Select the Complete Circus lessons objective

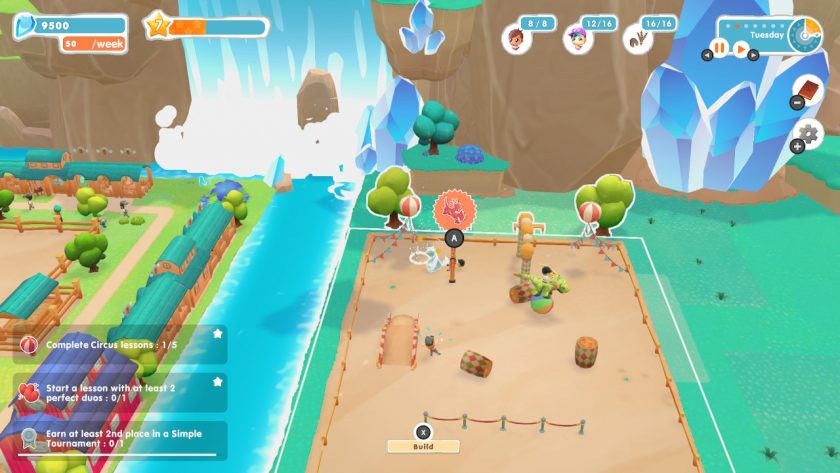pos(120,345)
